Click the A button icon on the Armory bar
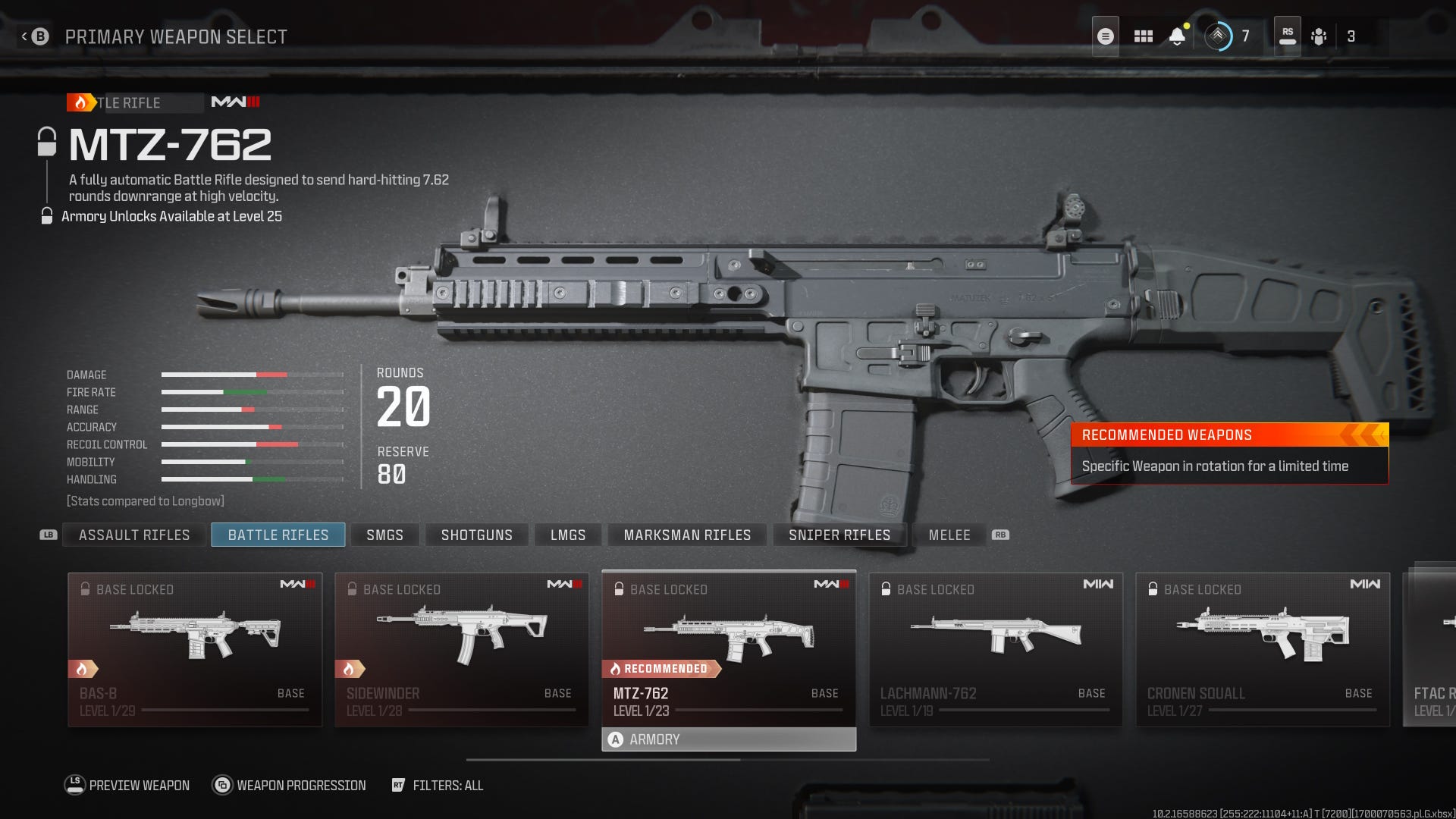 point(613,739)
